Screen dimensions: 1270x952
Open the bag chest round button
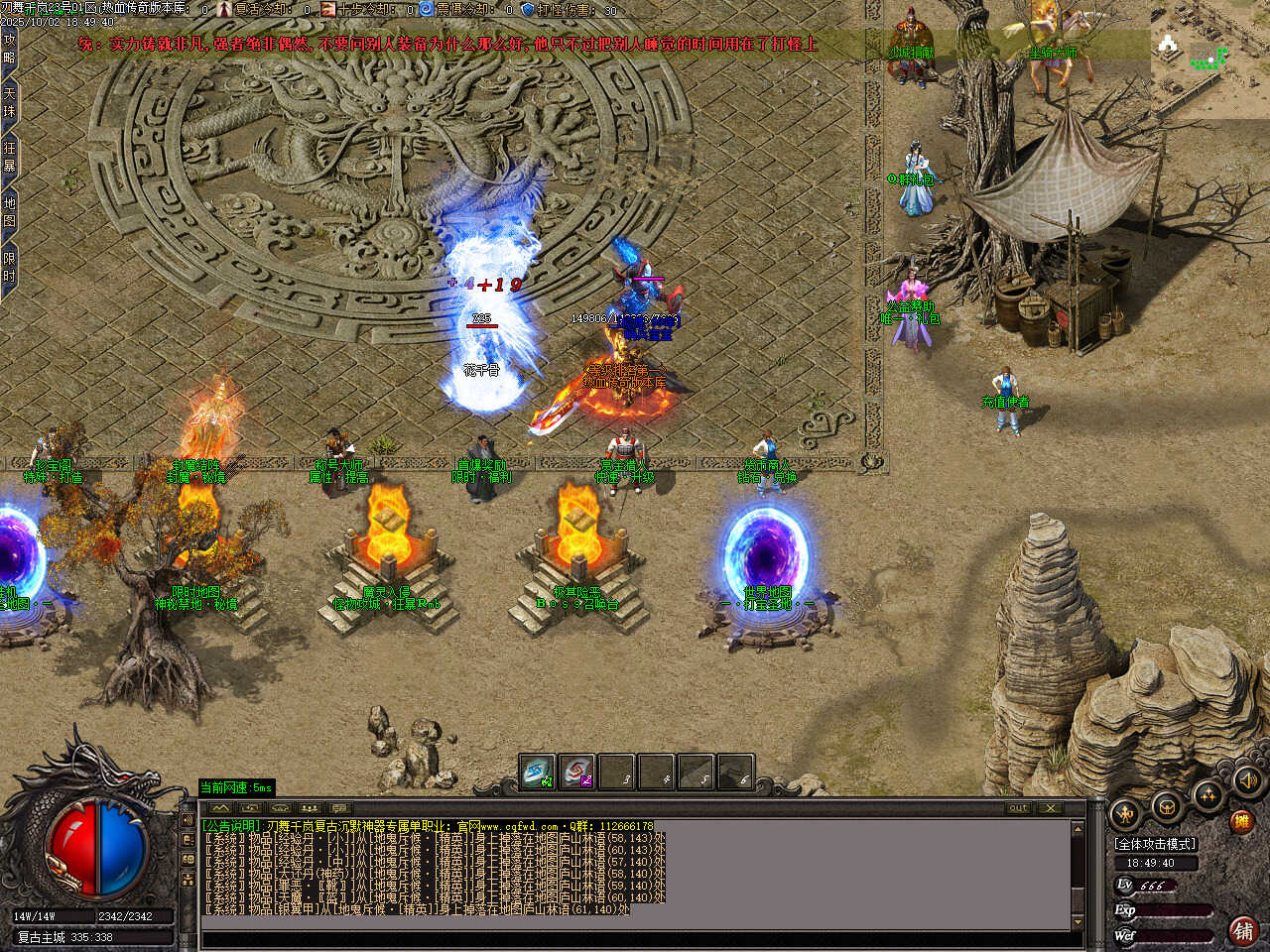1167,806
